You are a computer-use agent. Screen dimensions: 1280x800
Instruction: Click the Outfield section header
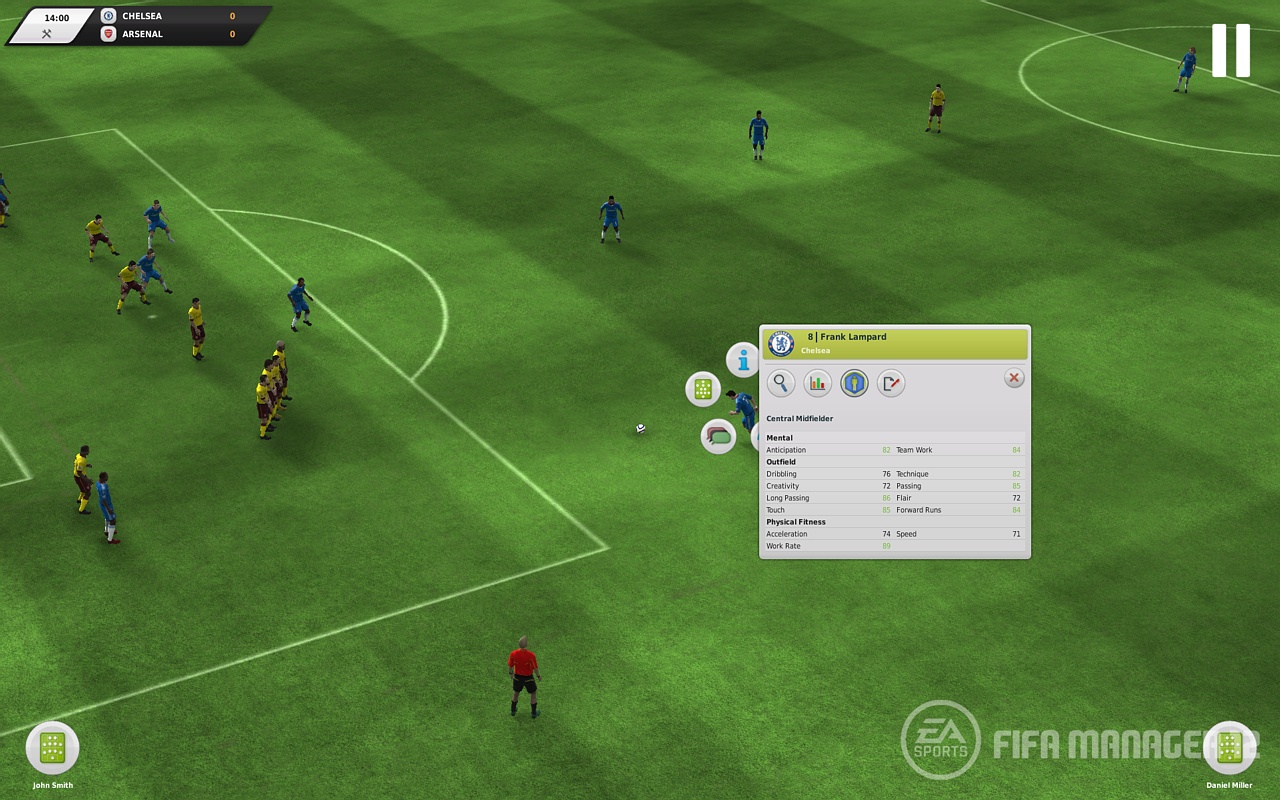(x=780, y=462)
